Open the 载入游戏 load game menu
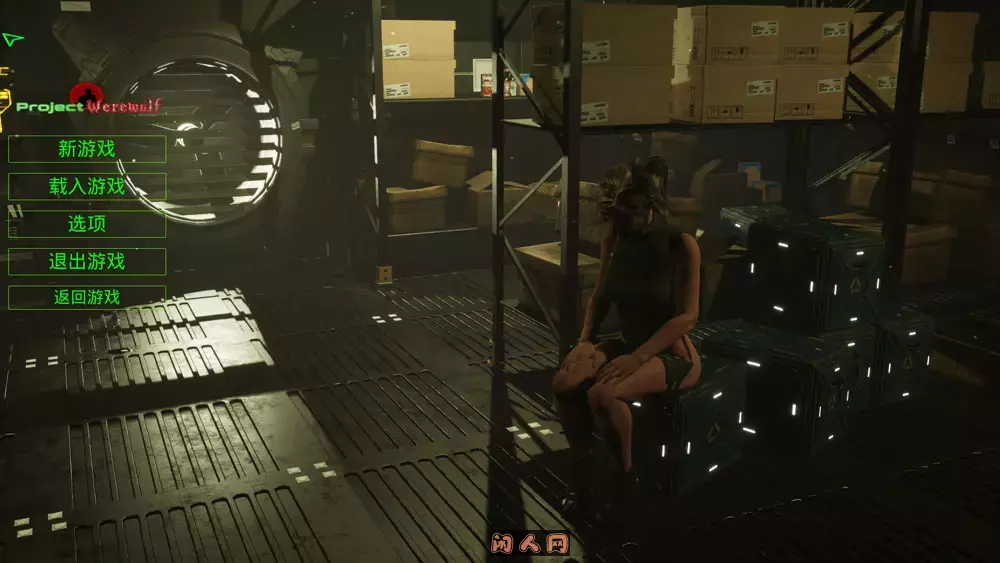This screenshot has width=1000, height=563. click(87, 186)
